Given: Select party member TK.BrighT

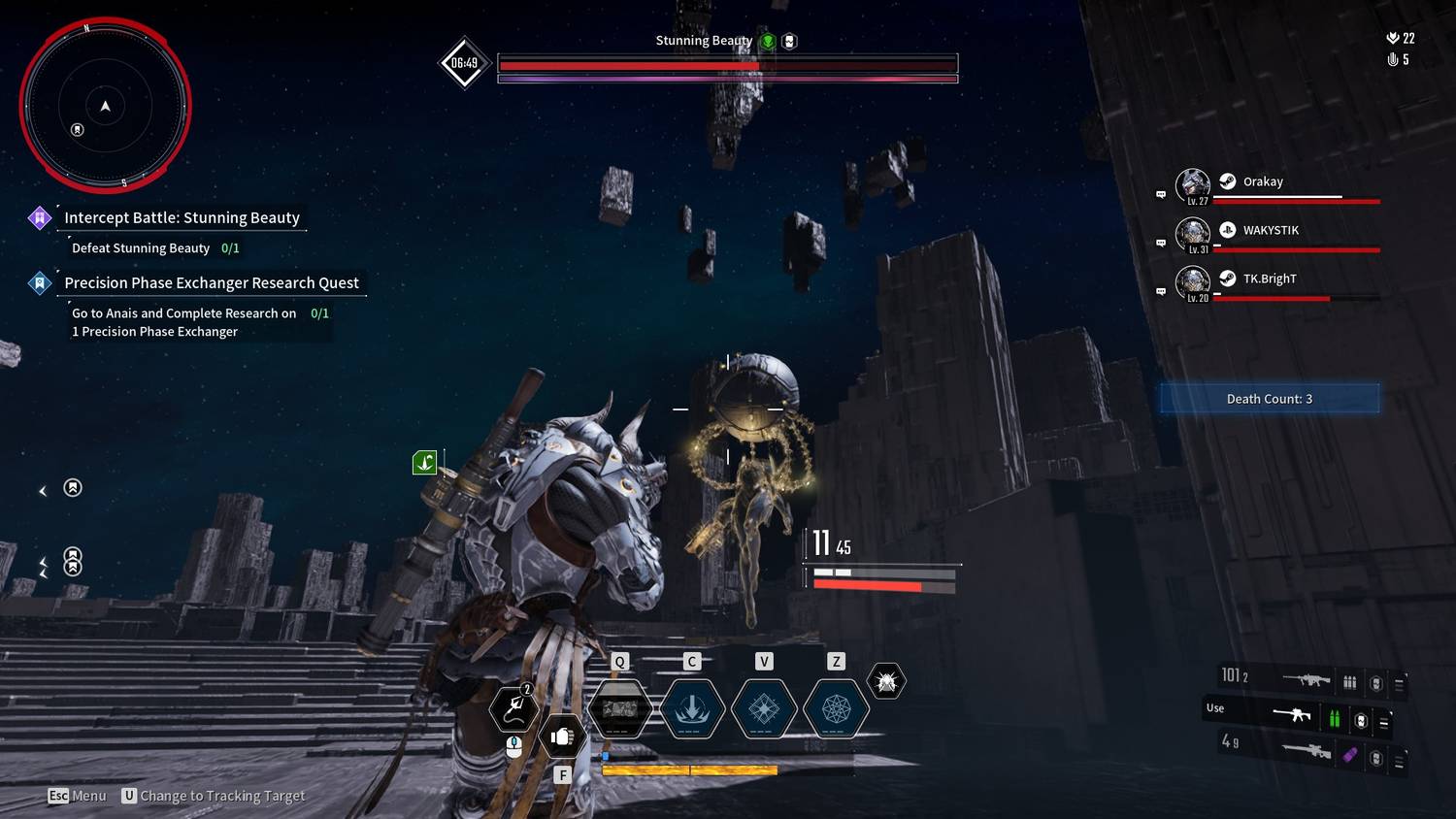Looking at the screenshot, I should click(x=1269, y=278).
